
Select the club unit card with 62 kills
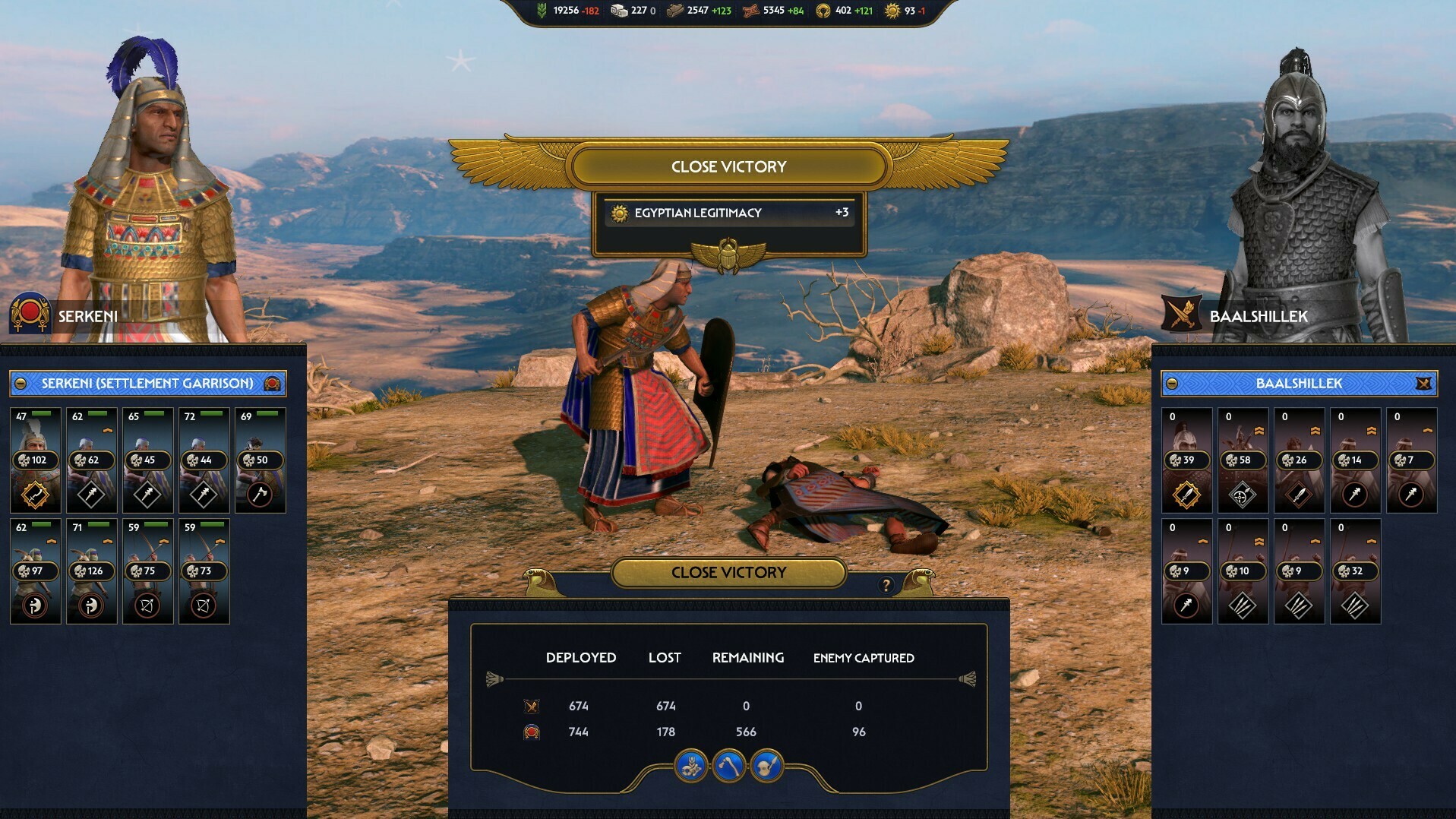point(91,460)
